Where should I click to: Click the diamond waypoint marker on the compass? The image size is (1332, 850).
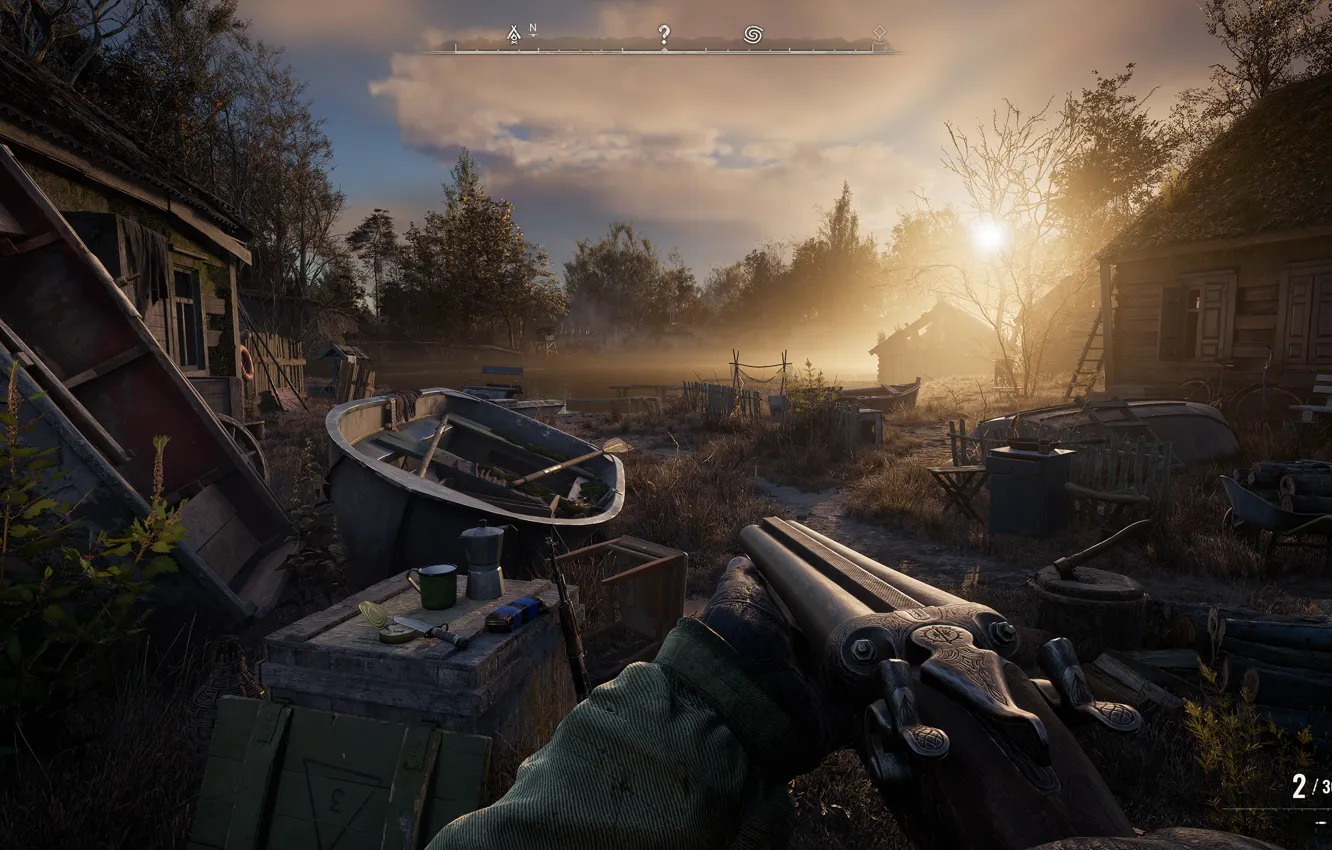[879, 33]
